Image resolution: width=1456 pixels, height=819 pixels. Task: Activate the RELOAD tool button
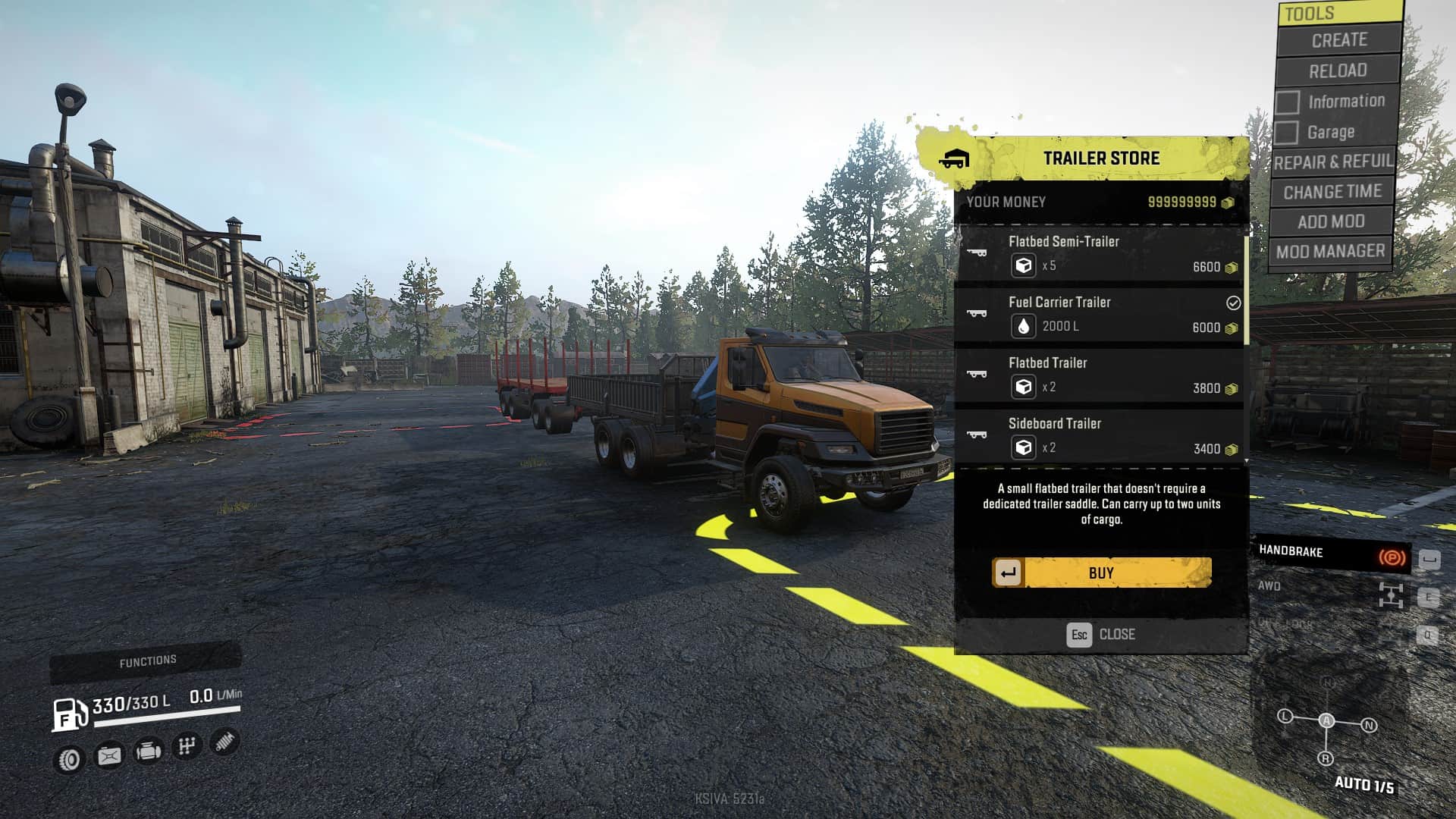(1338, 71)
